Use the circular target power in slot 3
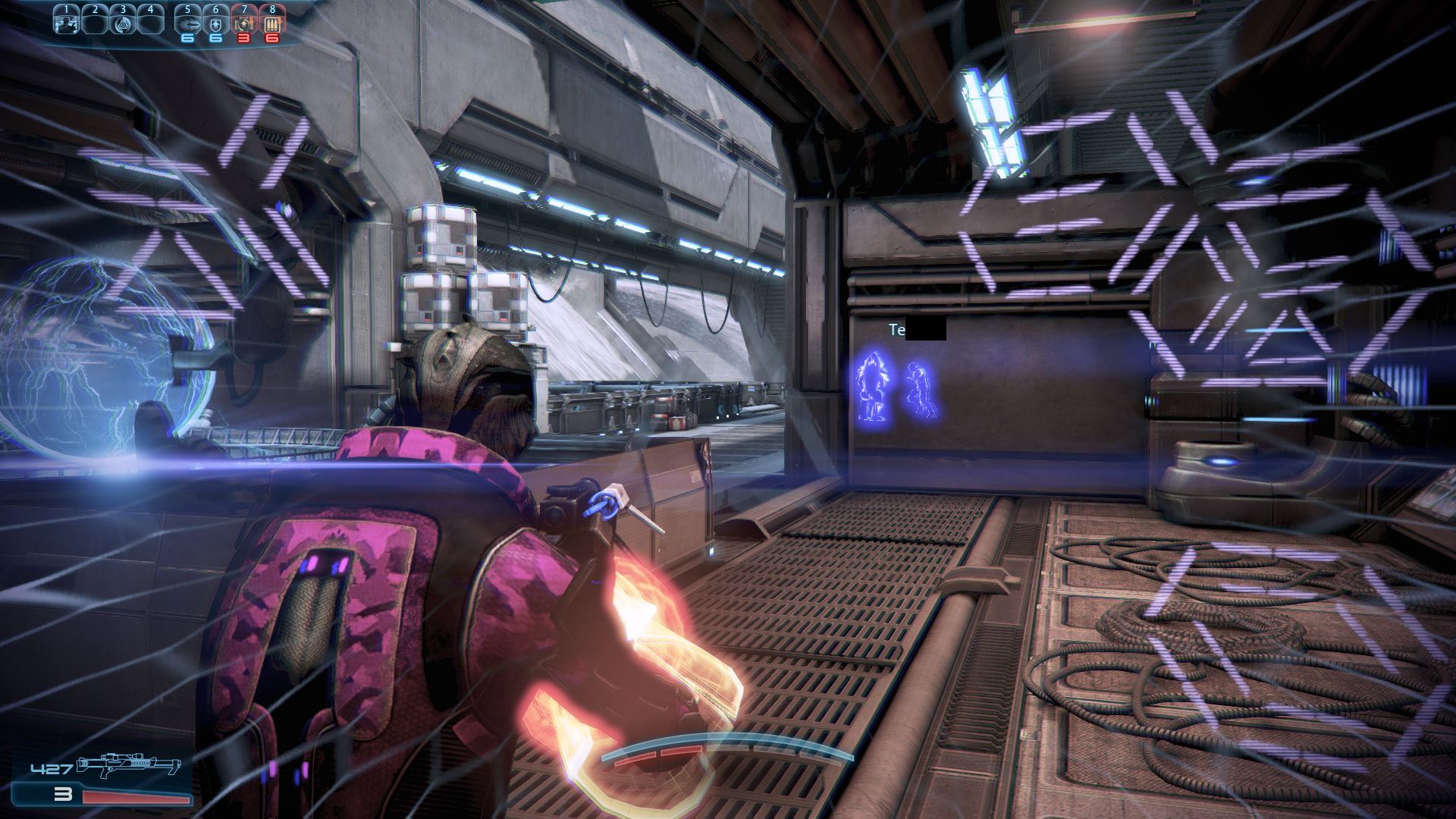The height and width of the screenshot is (819, 1456). tap(123, 23)
